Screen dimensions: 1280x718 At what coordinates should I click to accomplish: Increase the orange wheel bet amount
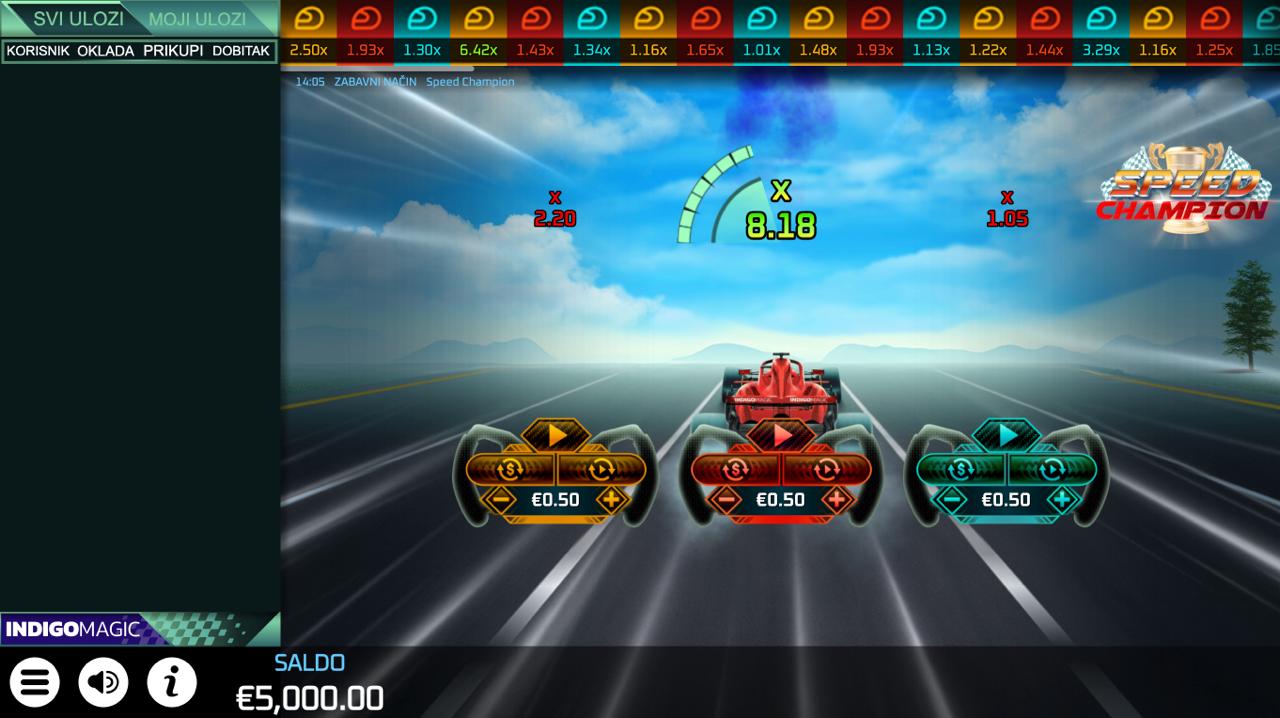coord(611,499)
